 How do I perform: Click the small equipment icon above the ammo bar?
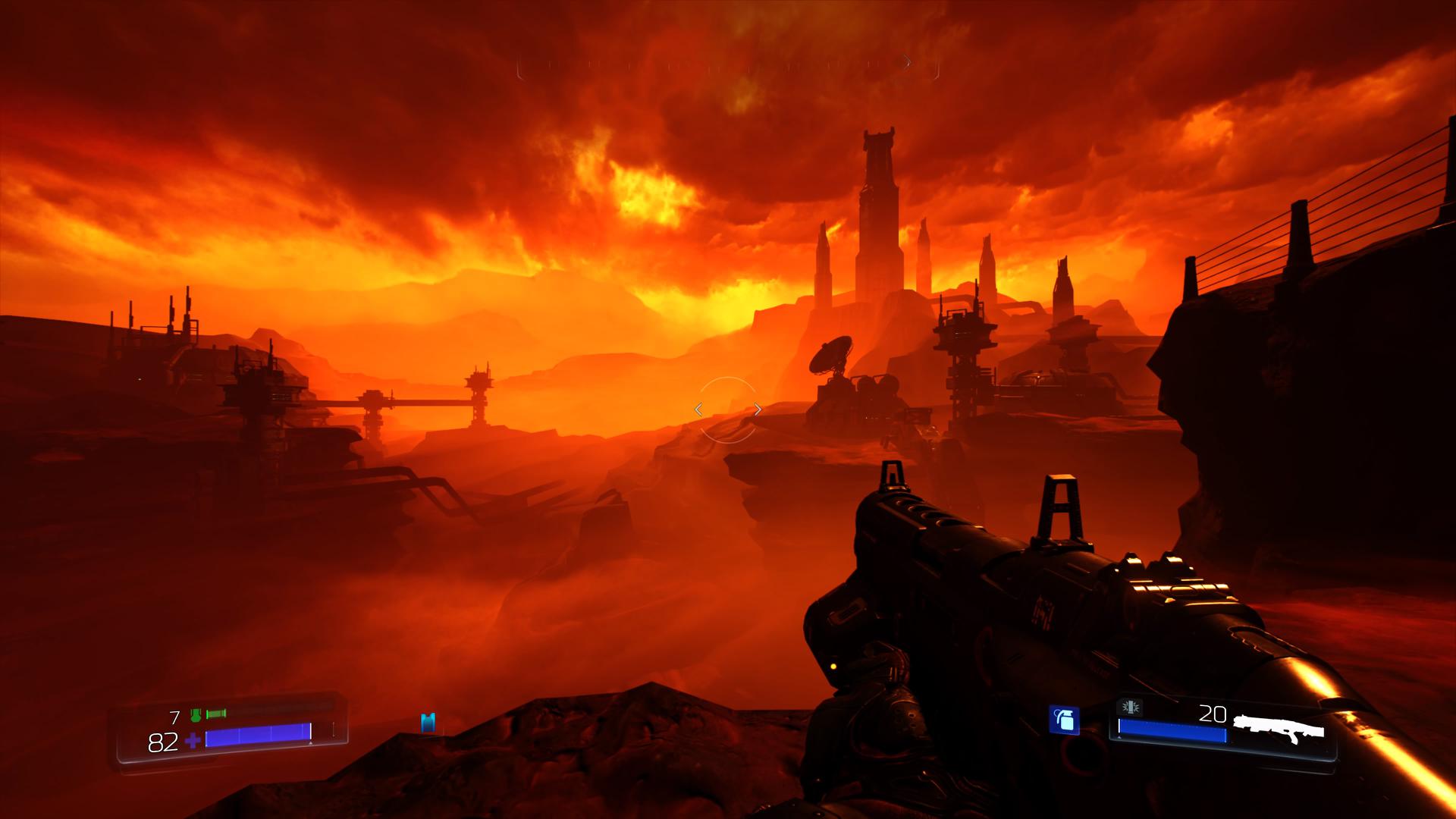click(x=1130, y=707)
